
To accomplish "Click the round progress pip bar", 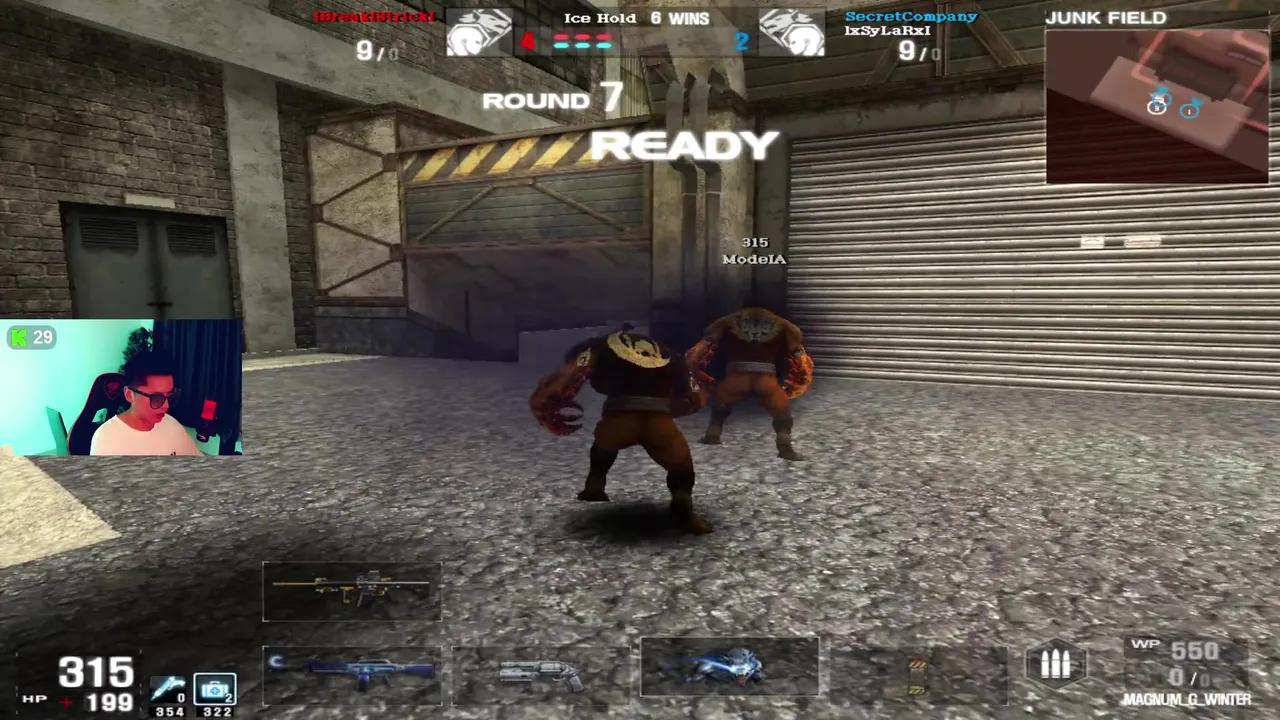I will (x=585, y=42).
